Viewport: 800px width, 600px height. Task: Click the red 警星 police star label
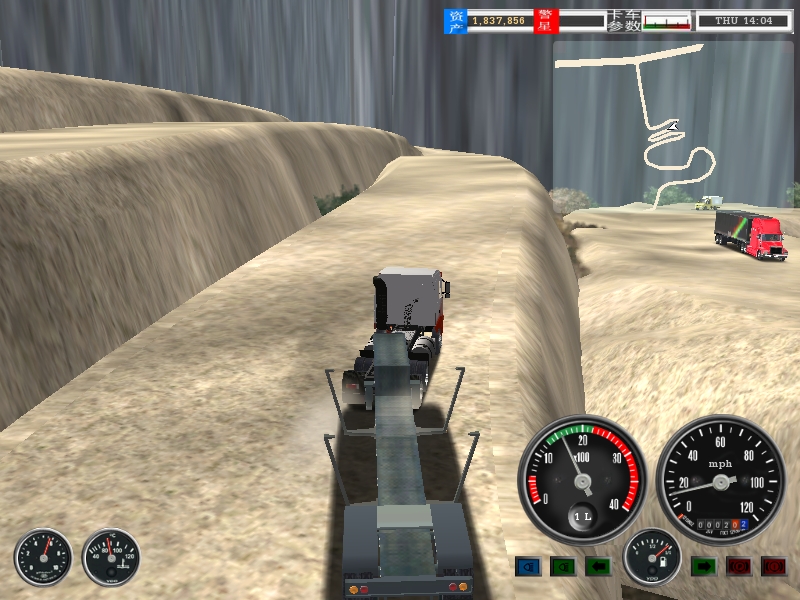pyautogui.click(x=547, y=21)
